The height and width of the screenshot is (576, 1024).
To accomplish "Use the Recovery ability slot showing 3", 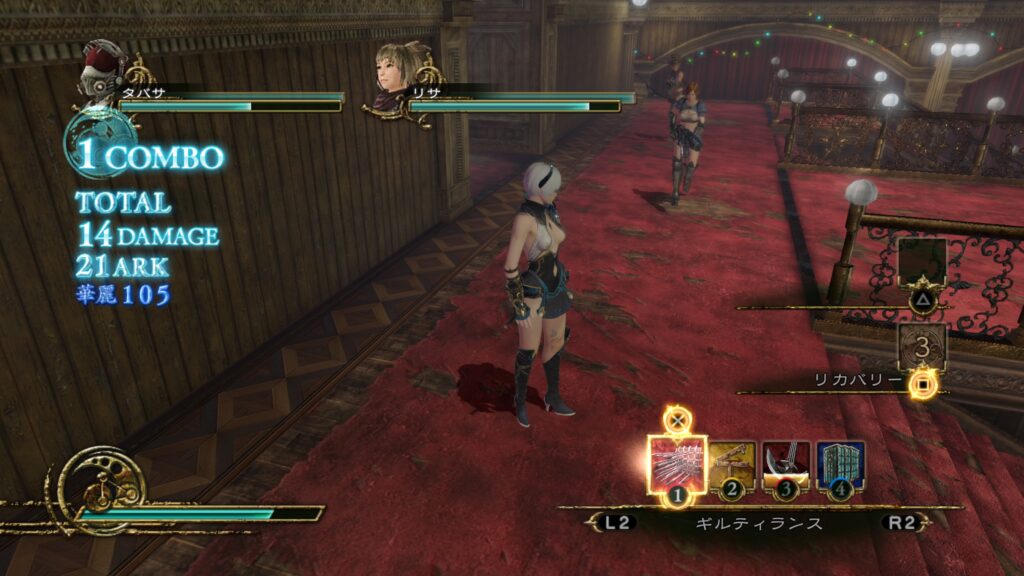I will 922,348.
